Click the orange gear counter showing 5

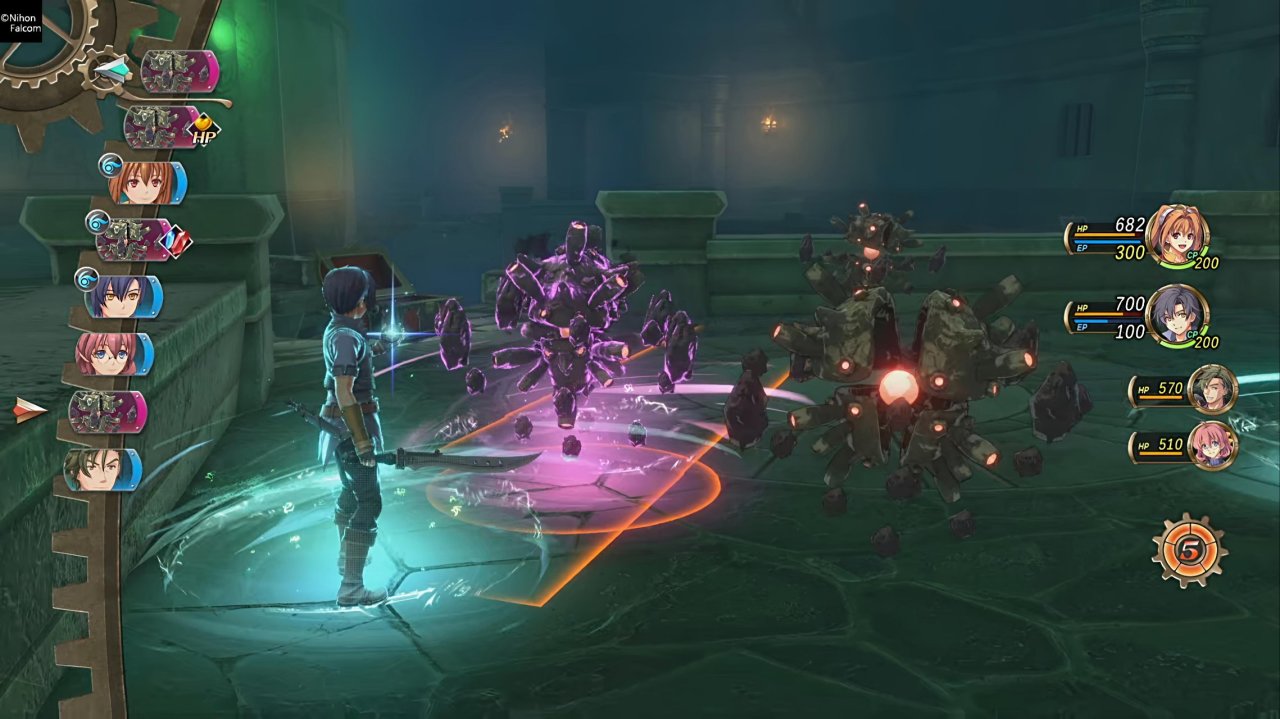click(x=1189, y=550)
